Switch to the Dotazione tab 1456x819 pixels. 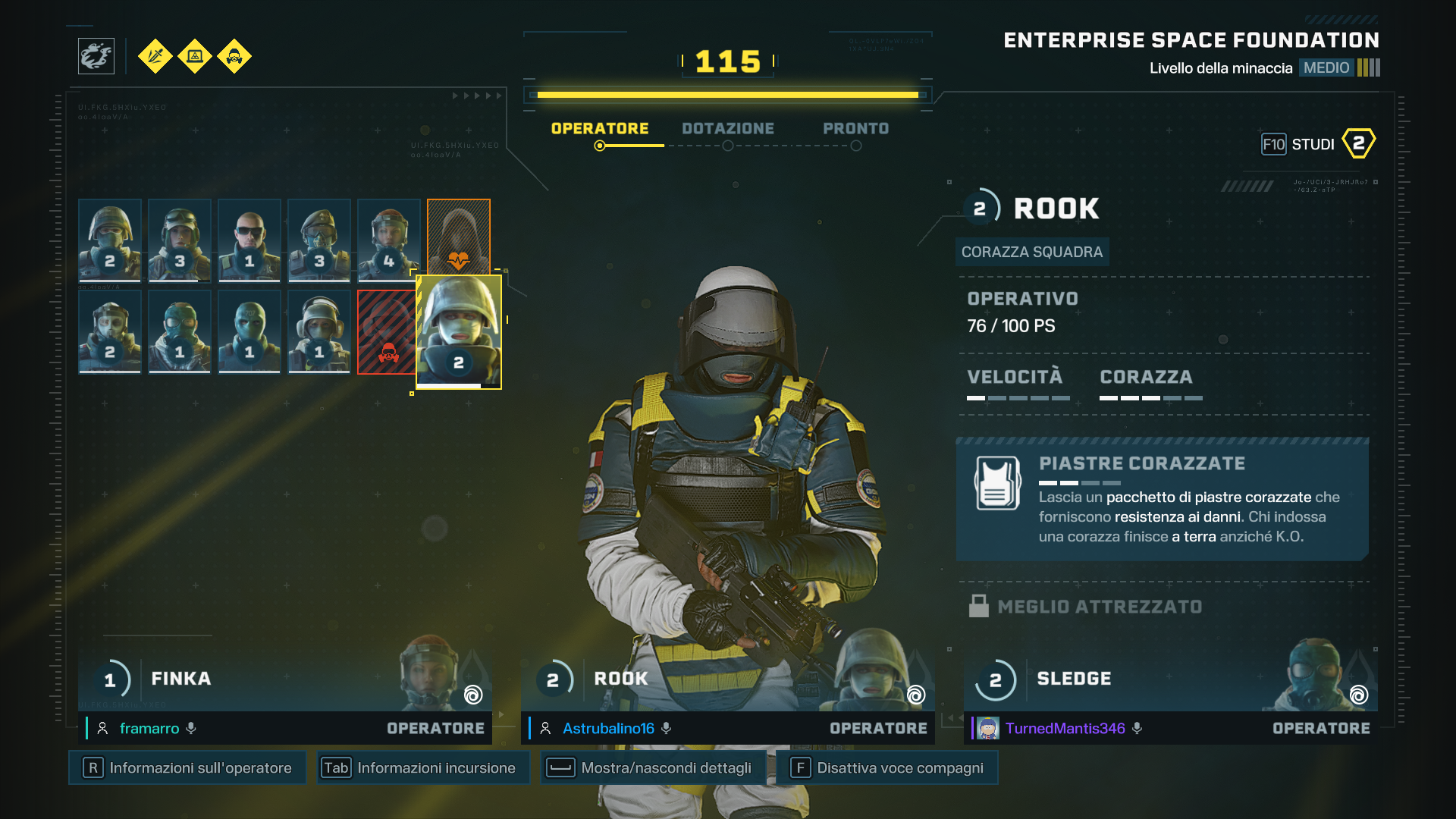727,128
